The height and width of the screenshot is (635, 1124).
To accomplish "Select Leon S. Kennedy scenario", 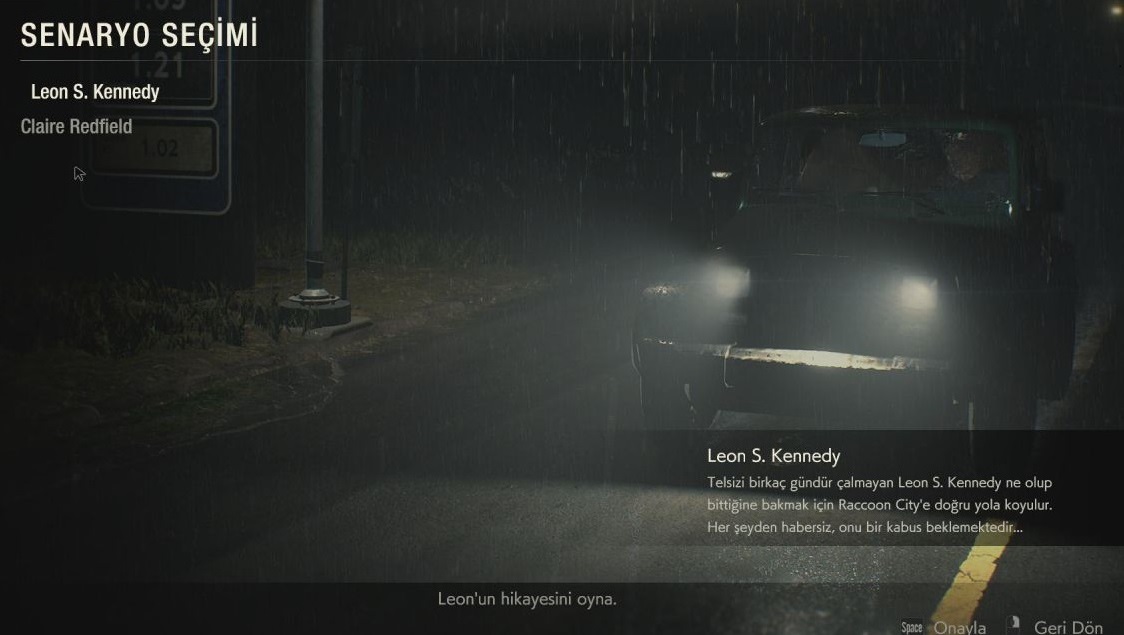I will 95,92.
